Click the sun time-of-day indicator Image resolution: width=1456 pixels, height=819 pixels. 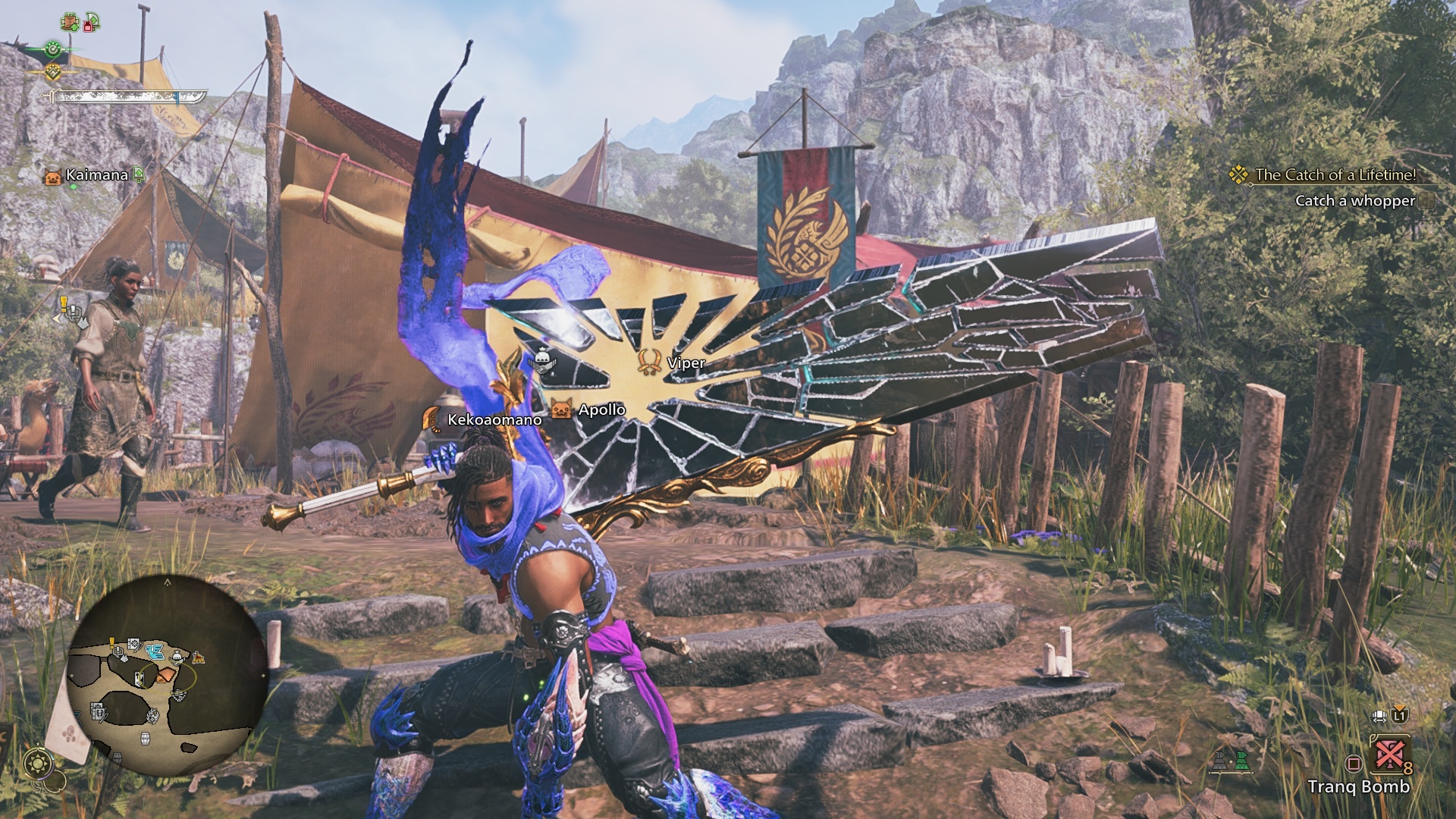(x=38, y=763)
